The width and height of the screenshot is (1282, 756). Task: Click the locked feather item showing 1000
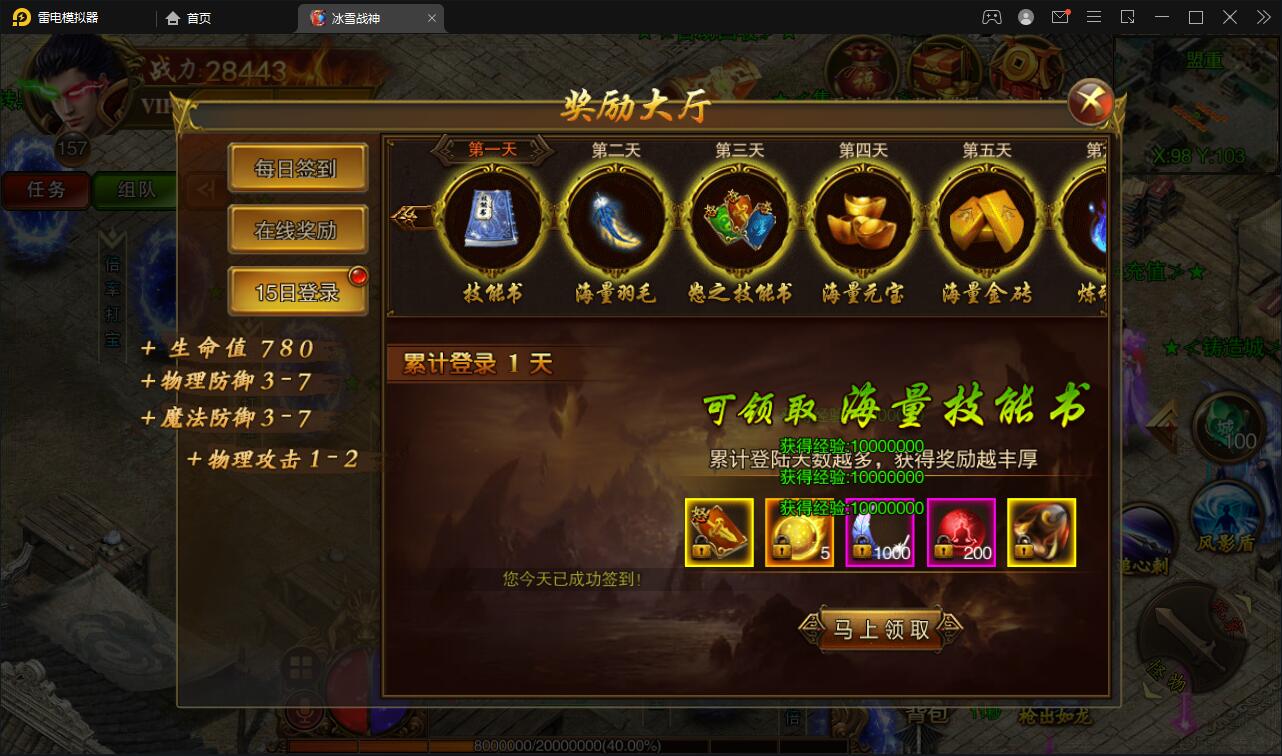[880, 532]
